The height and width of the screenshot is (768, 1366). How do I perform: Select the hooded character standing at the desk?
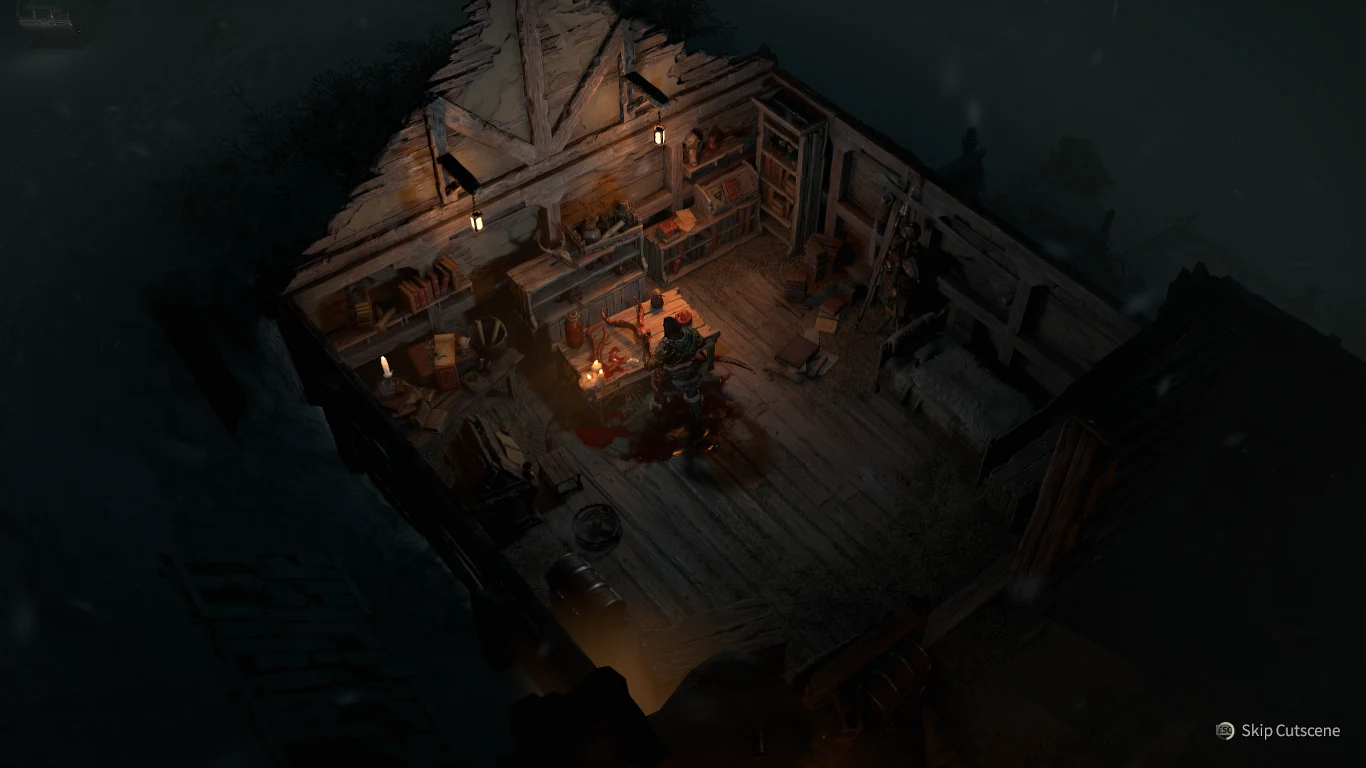pyautogui.click(x=675, y=360)
